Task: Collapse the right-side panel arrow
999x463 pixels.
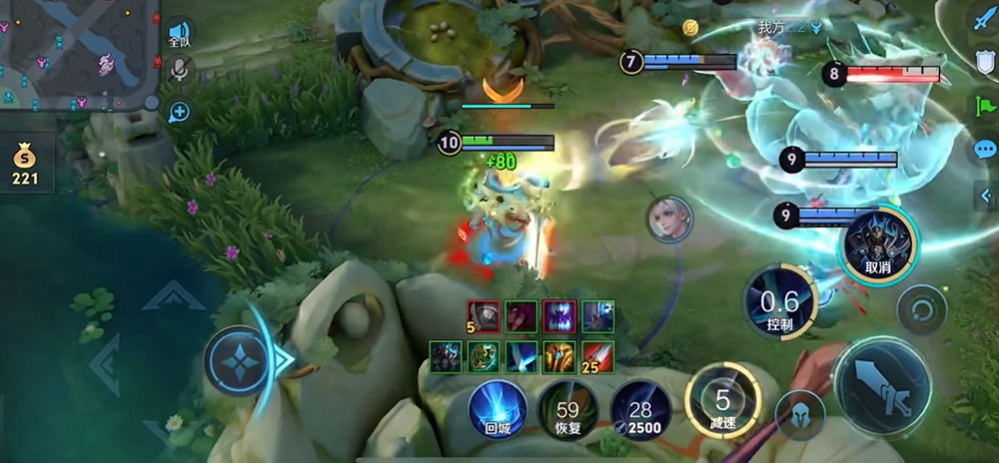Action: click(x=986, y=196)
